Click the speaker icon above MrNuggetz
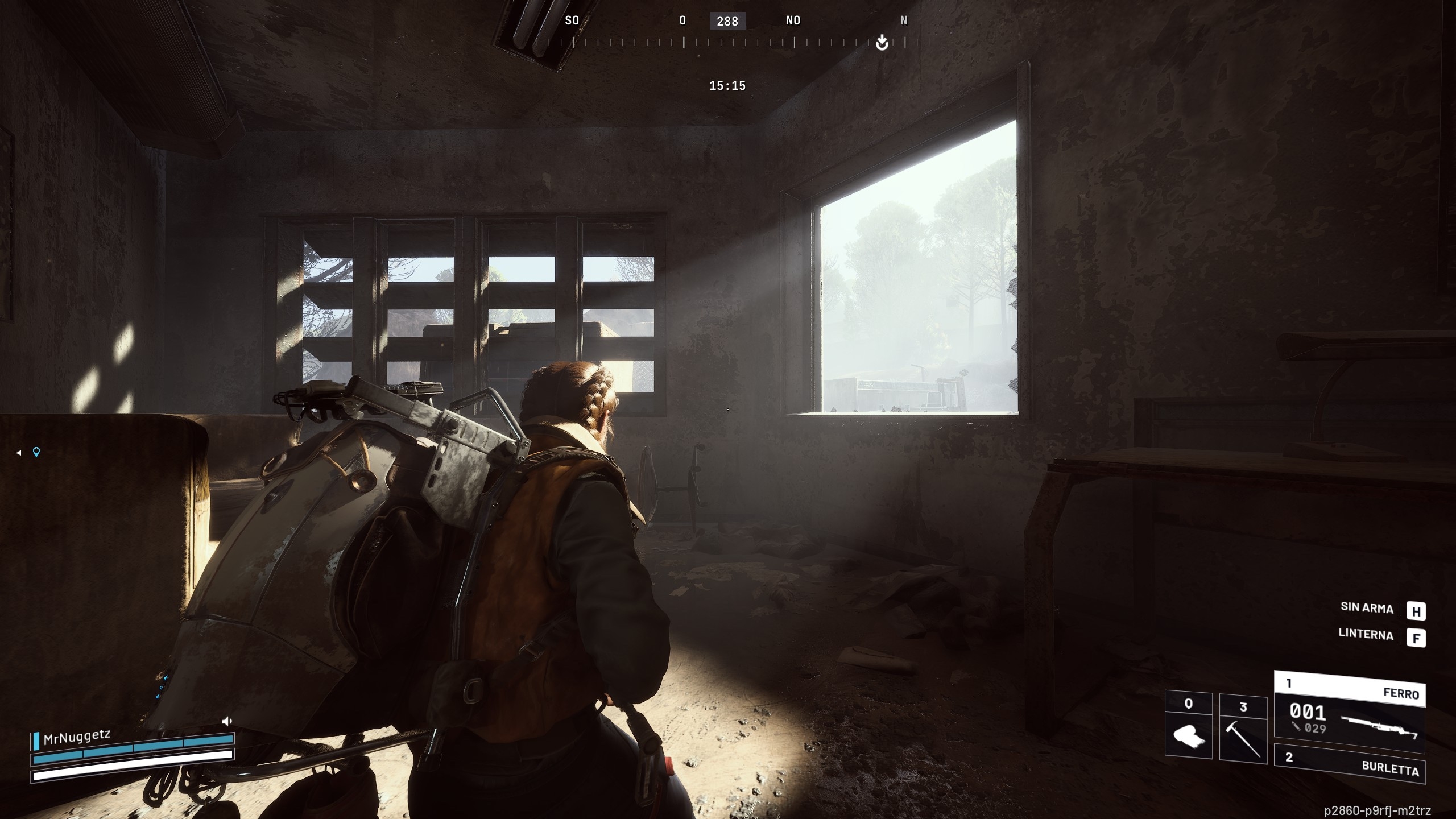The height and width of the screenshot is (819, 1456). pos(227,721)
